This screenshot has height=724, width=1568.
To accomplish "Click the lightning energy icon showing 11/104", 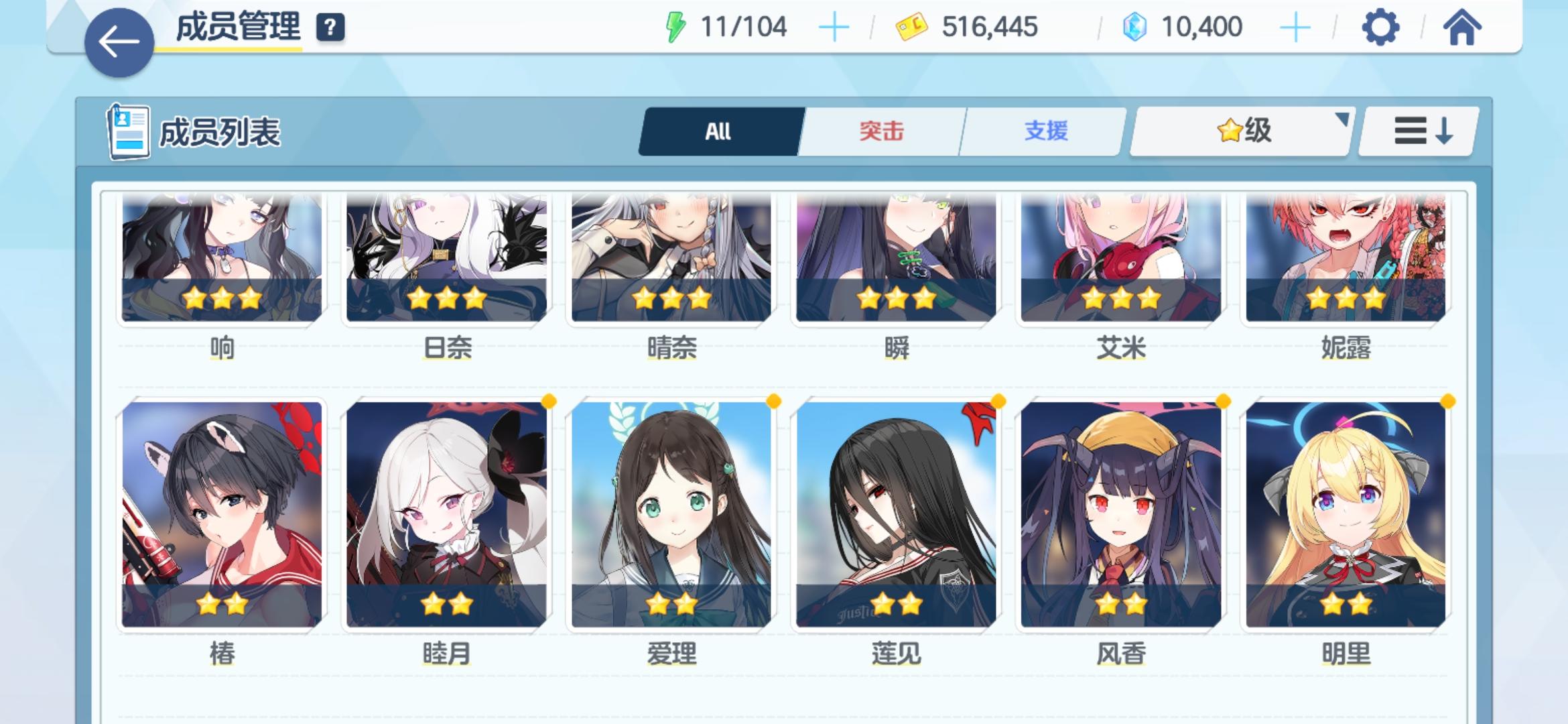I will tap(675, 25).
